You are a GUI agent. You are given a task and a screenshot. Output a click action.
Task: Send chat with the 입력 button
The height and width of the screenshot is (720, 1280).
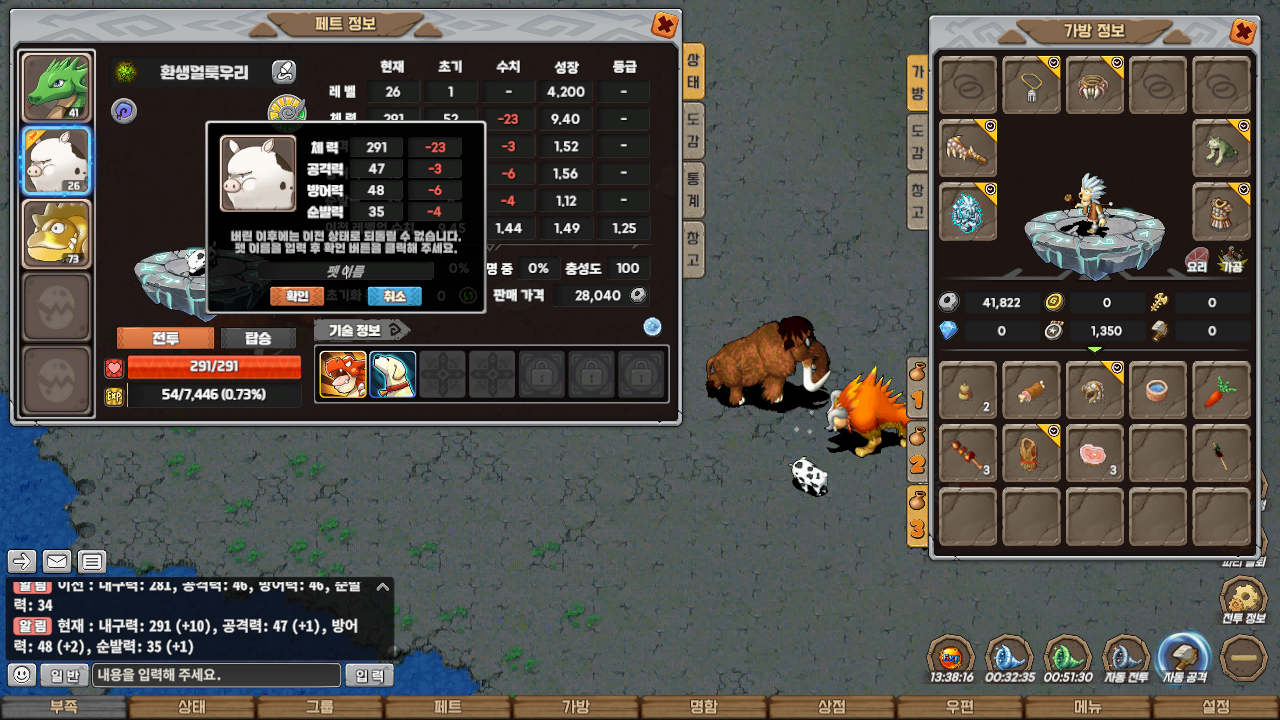370,675
